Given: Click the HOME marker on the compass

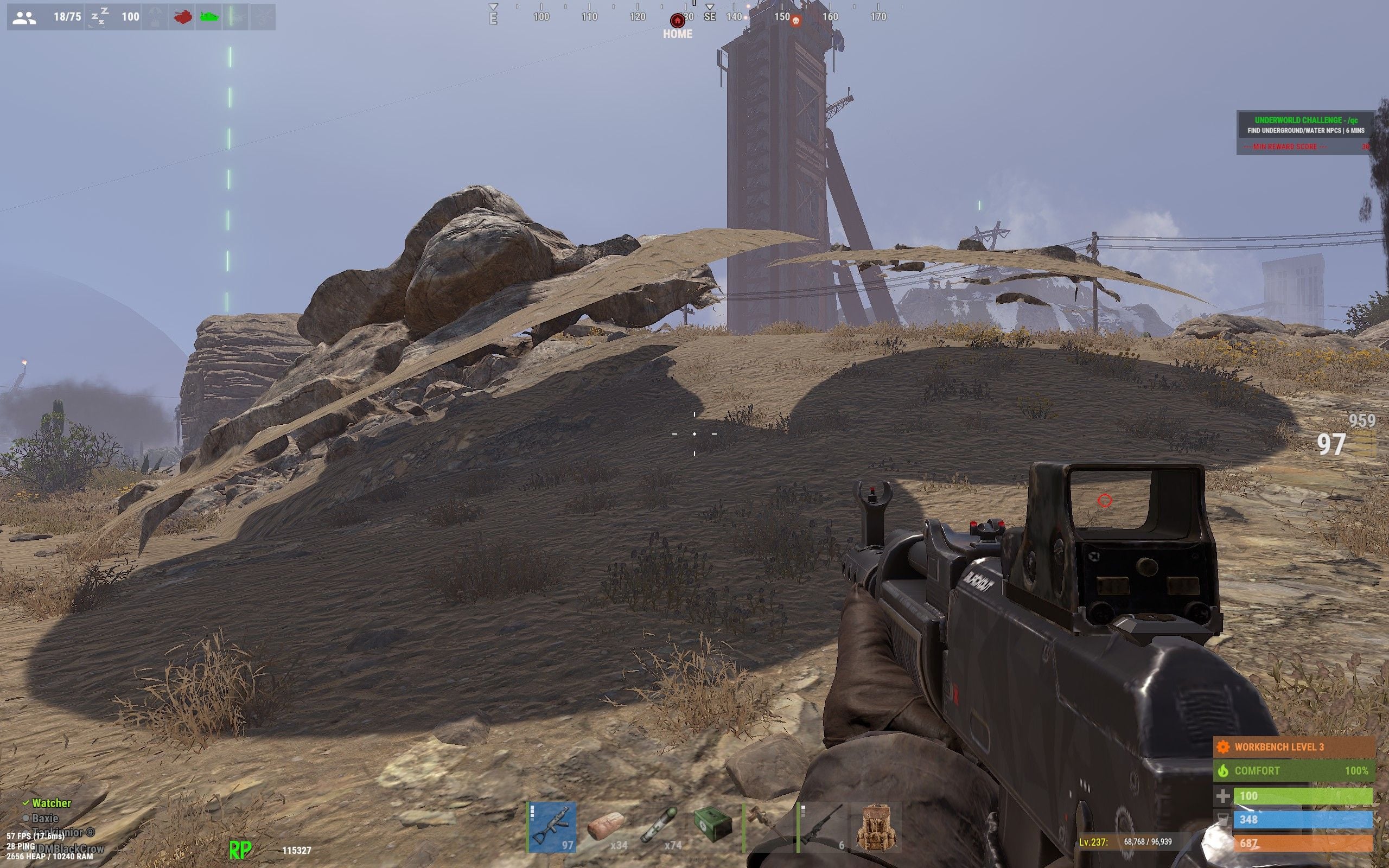Looking at the screenshot, I should [677, 22].
